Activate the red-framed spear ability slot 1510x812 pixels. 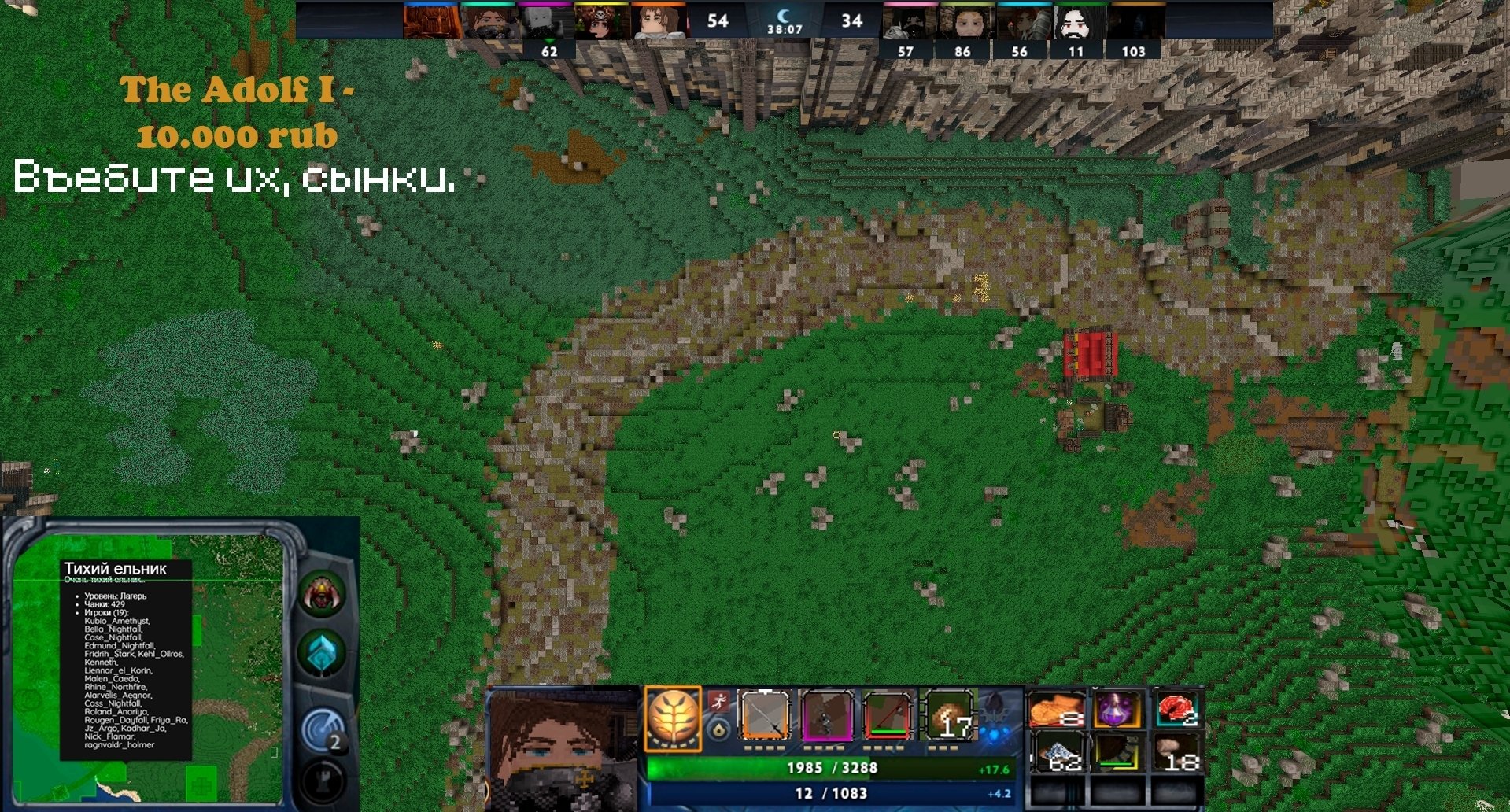888,716
